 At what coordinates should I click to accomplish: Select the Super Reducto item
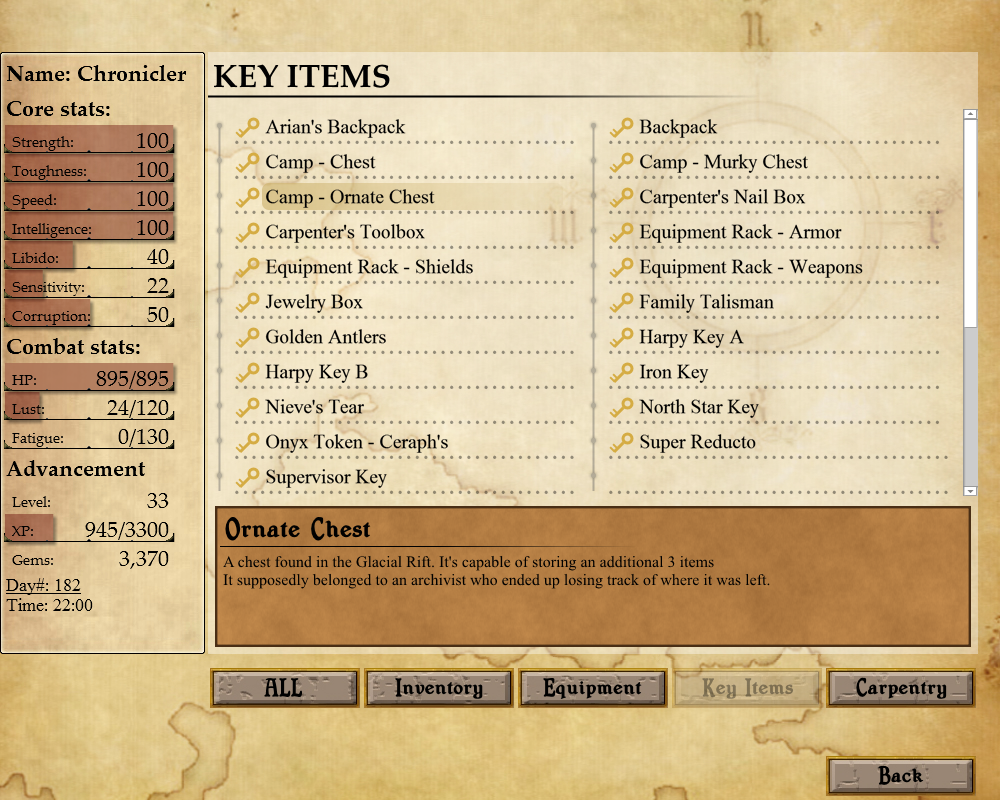pyautogui.click(x=697, y=443)
